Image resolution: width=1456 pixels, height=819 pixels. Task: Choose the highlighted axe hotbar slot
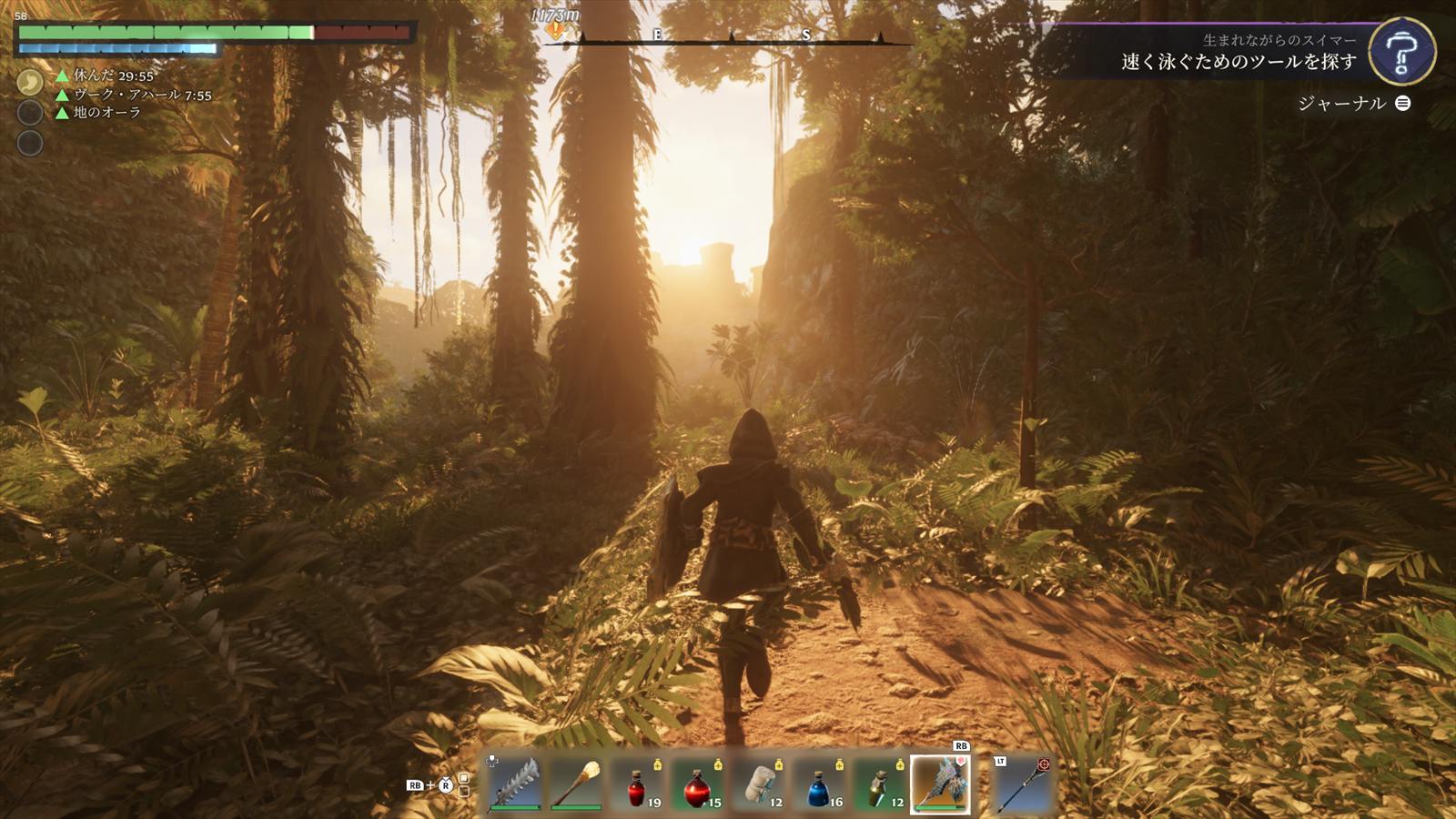pos(940,784)
